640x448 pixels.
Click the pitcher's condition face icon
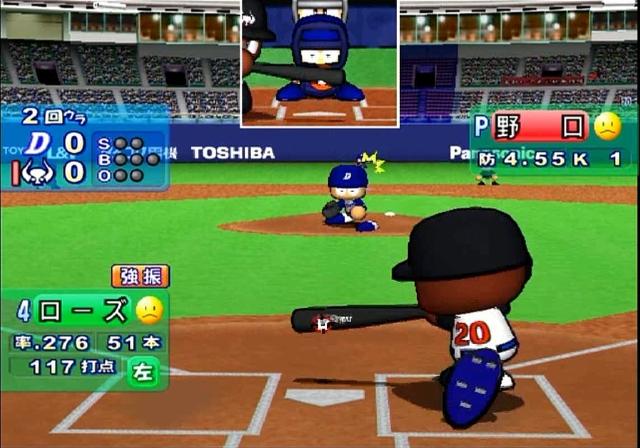click(607, 126)
